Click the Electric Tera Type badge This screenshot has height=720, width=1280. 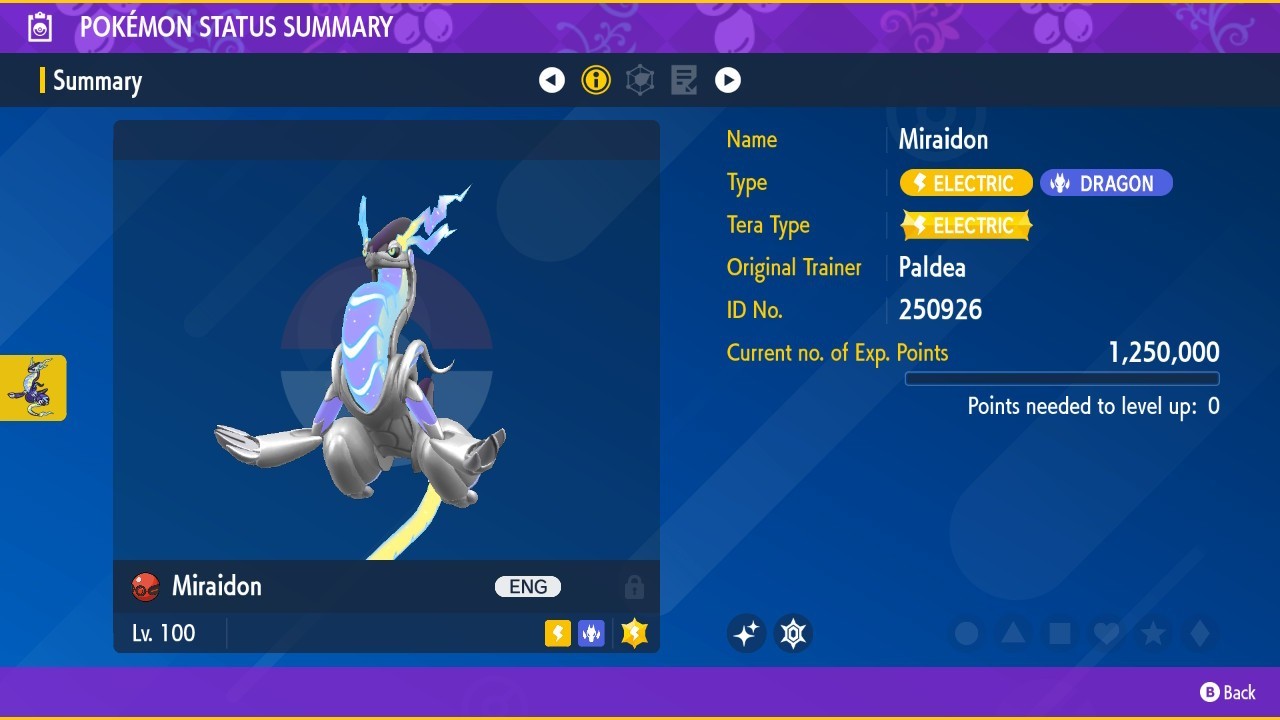pos(966,226)
